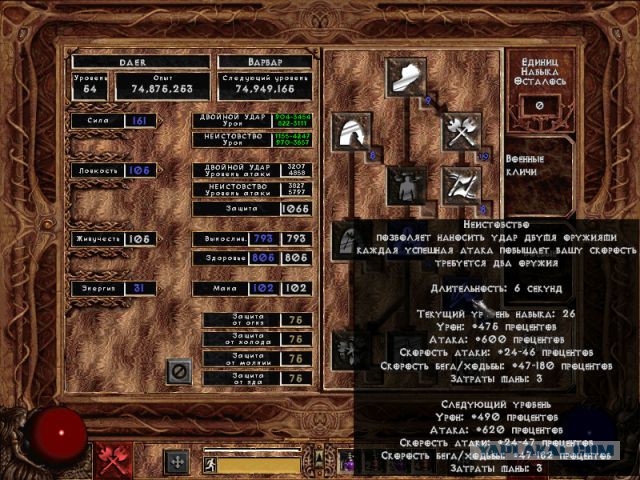Choose the Double Throw skill icon
Screen dimensions: 640x480
462,186
